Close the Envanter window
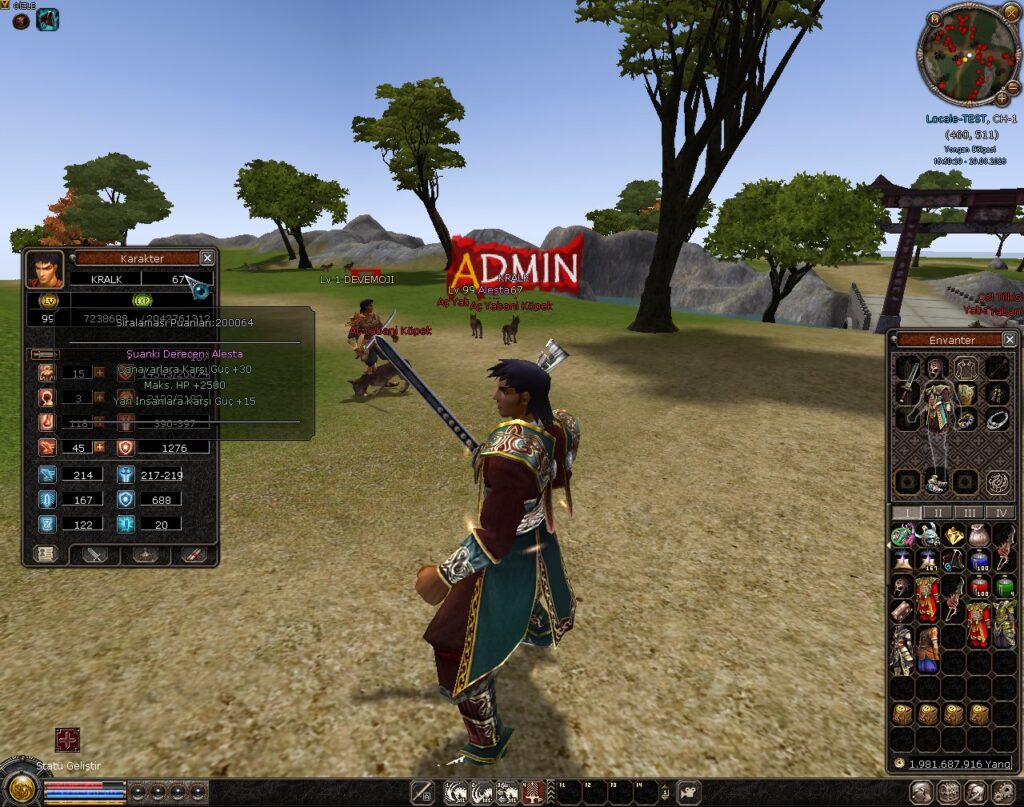The height and width of the screenshot is (807, 1024). point(1009,340)
